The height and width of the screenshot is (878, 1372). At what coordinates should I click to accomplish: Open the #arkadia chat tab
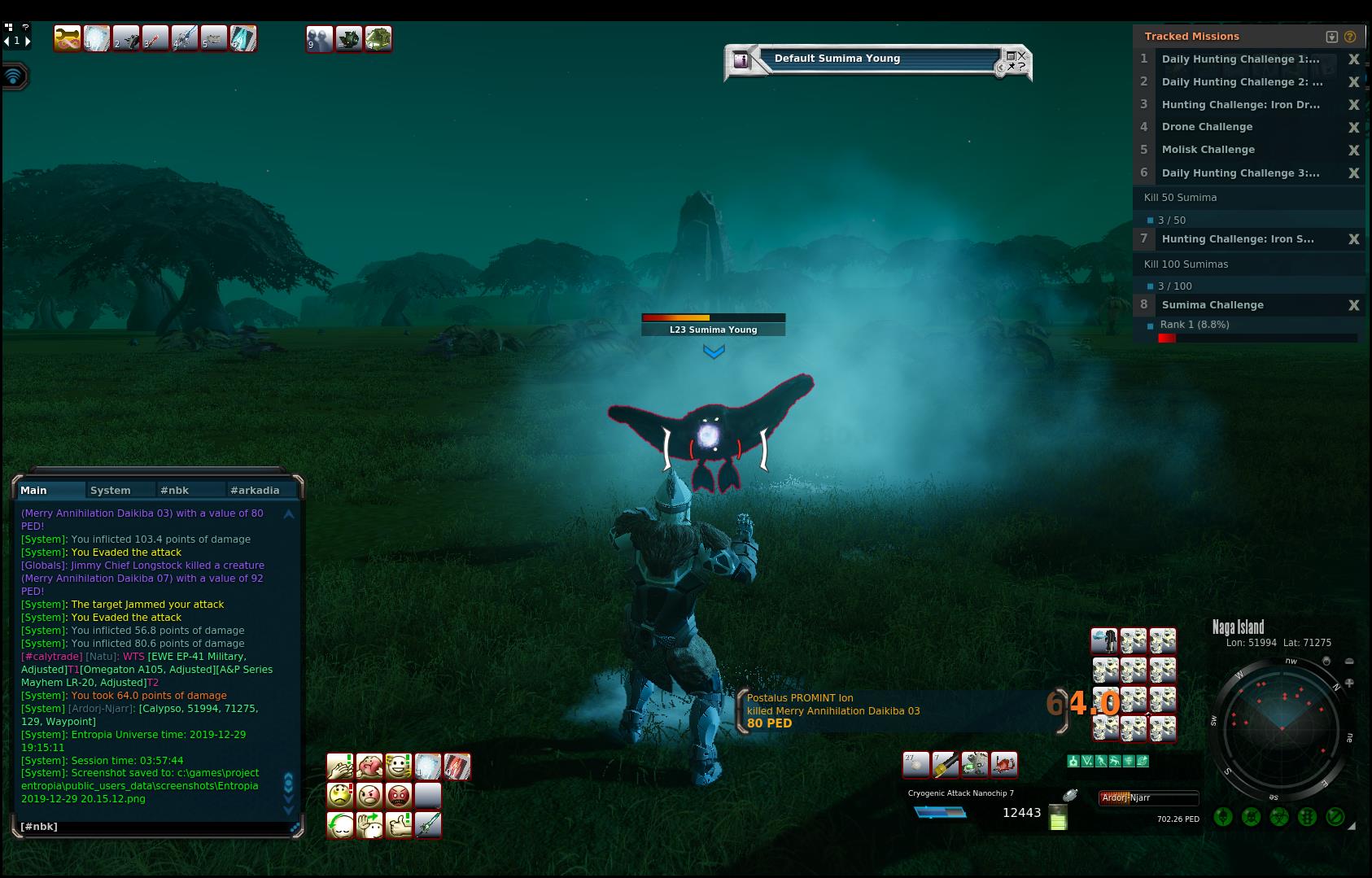(255, 490)
